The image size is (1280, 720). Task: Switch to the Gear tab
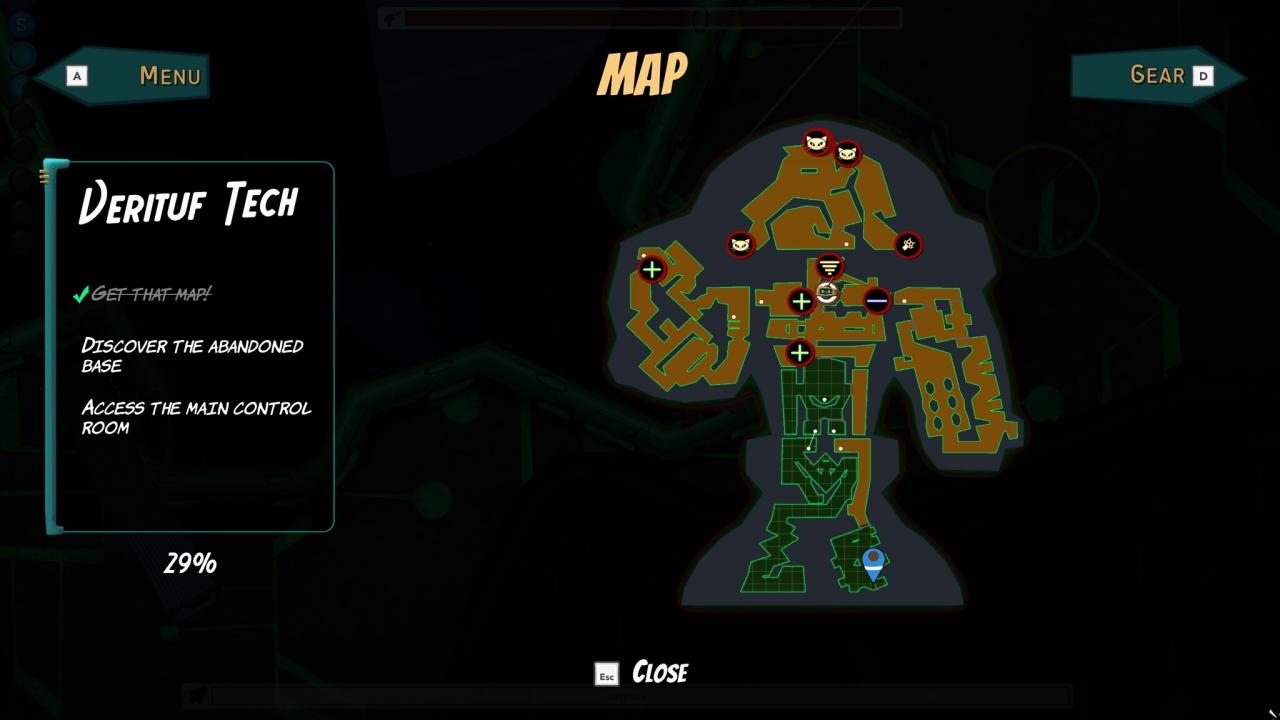point(1158,76)
